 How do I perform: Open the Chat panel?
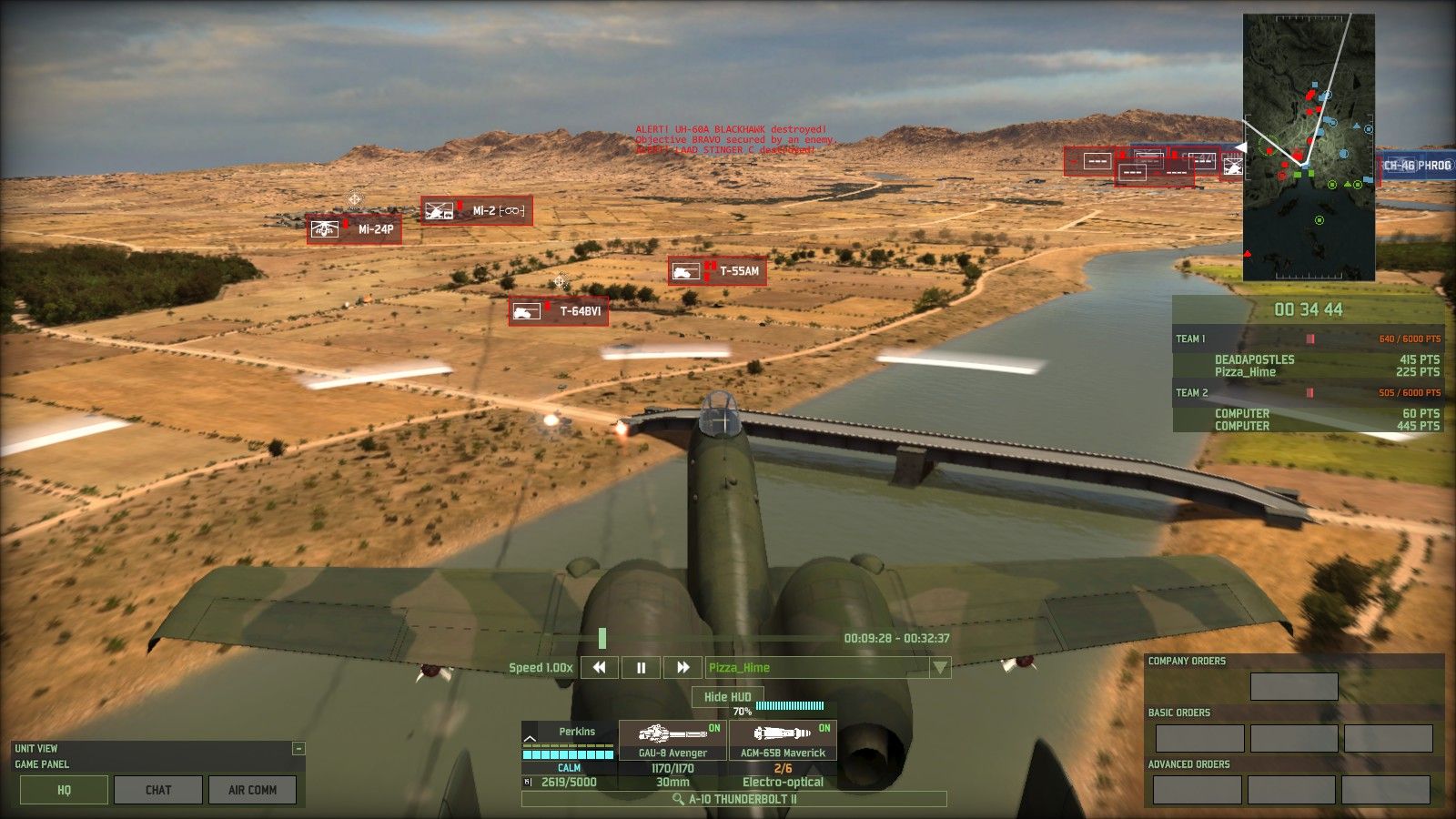point(158,790)
